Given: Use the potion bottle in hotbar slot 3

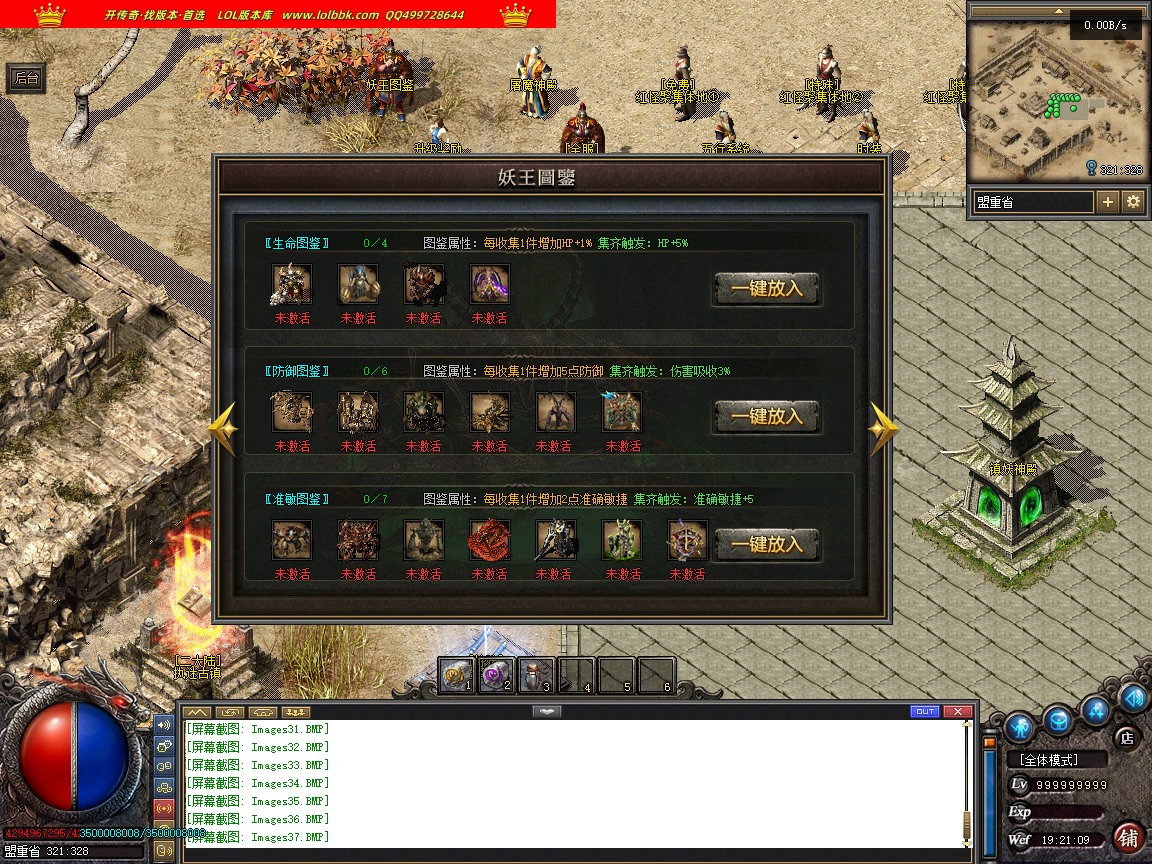Looking at the screenshot, I should [537, 676].
